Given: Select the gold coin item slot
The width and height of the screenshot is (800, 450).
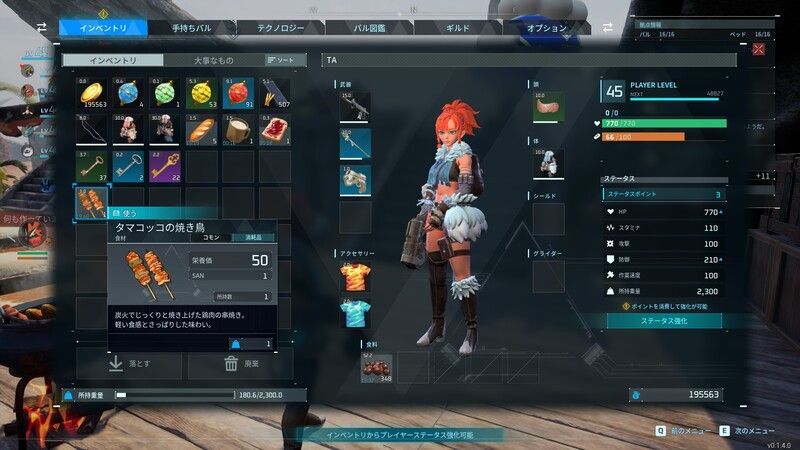Looking at the screenshot, I should click(92, 94).
